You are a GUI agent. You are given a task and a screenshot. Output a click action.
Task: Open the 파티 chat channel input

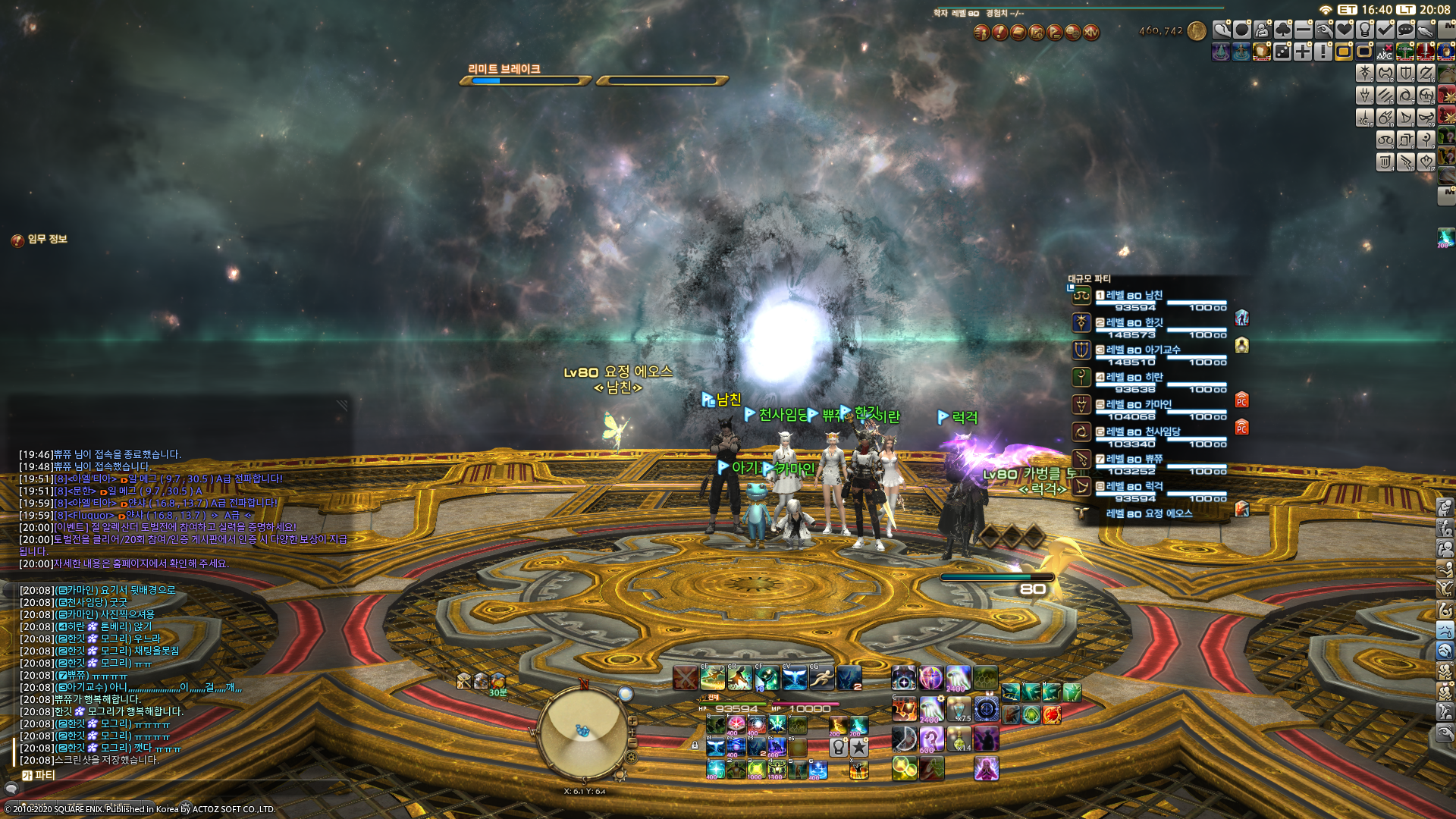point(38,775)
